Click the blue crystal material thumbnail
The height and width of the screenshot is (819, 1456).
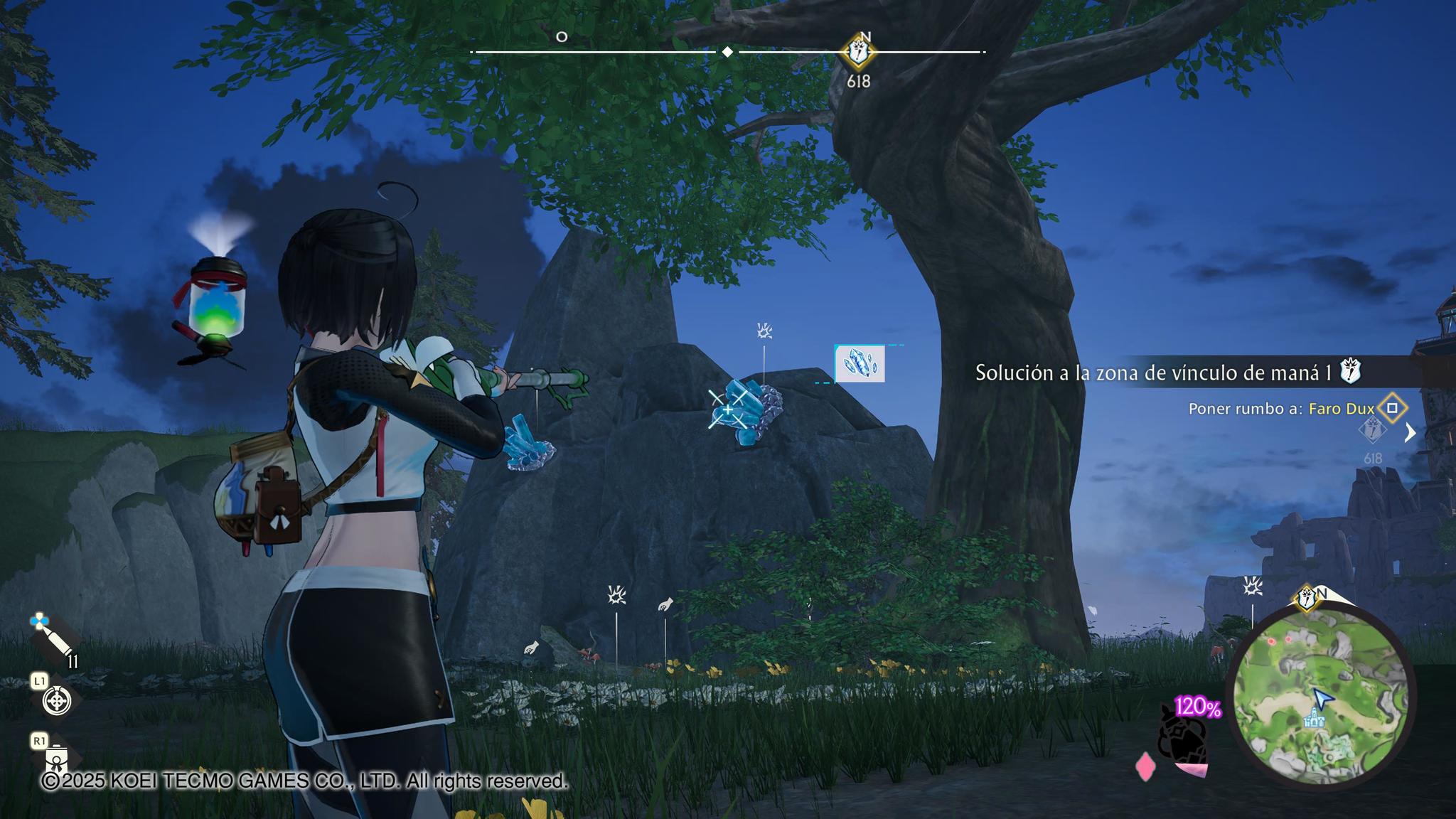point(860,364)
